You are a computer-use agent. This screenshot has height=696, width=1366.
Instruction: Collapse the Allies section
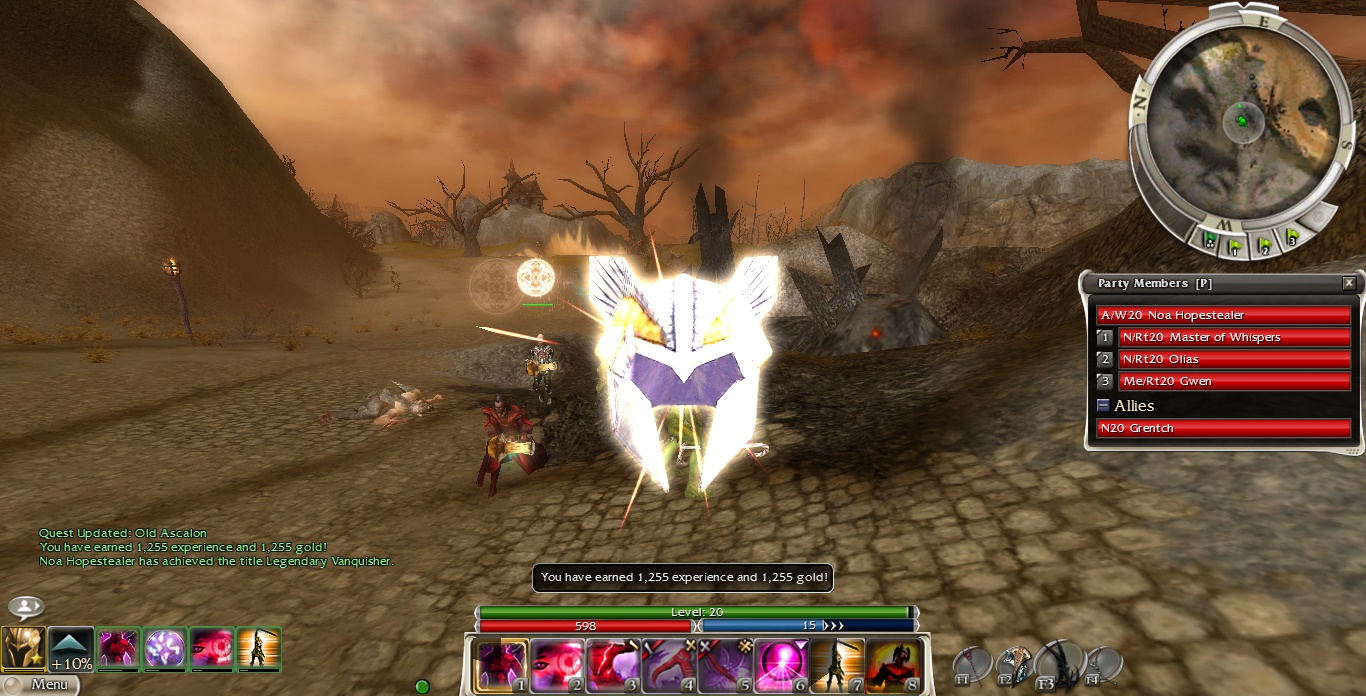tap(1103, 405)
